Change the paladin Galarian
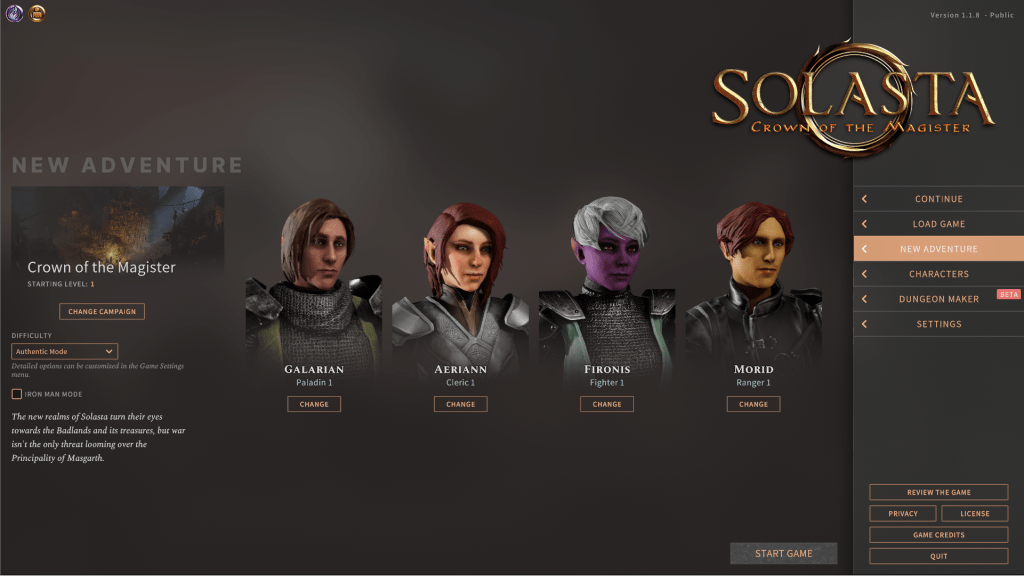1024x576 pixels. [314, 404]
